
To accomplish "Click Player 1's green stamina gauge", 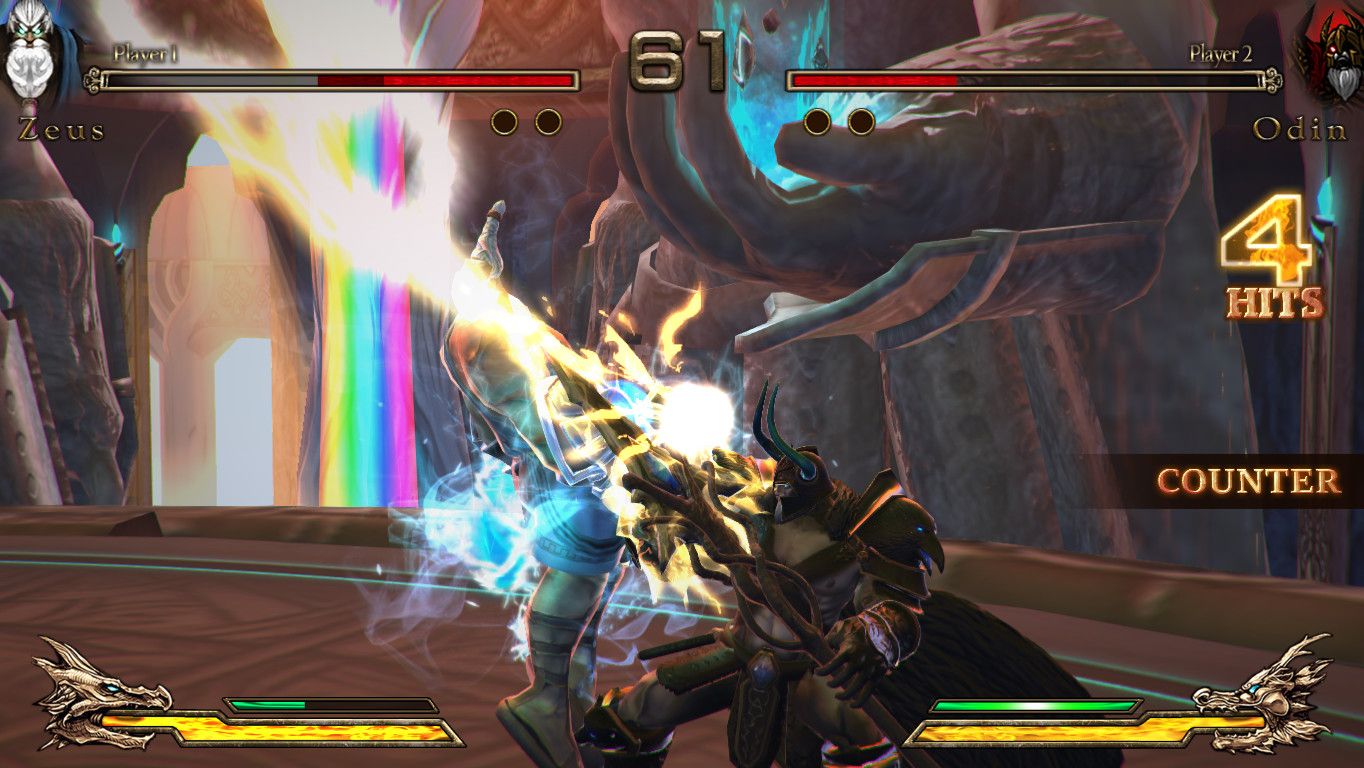I will click(x=270, y=703).
